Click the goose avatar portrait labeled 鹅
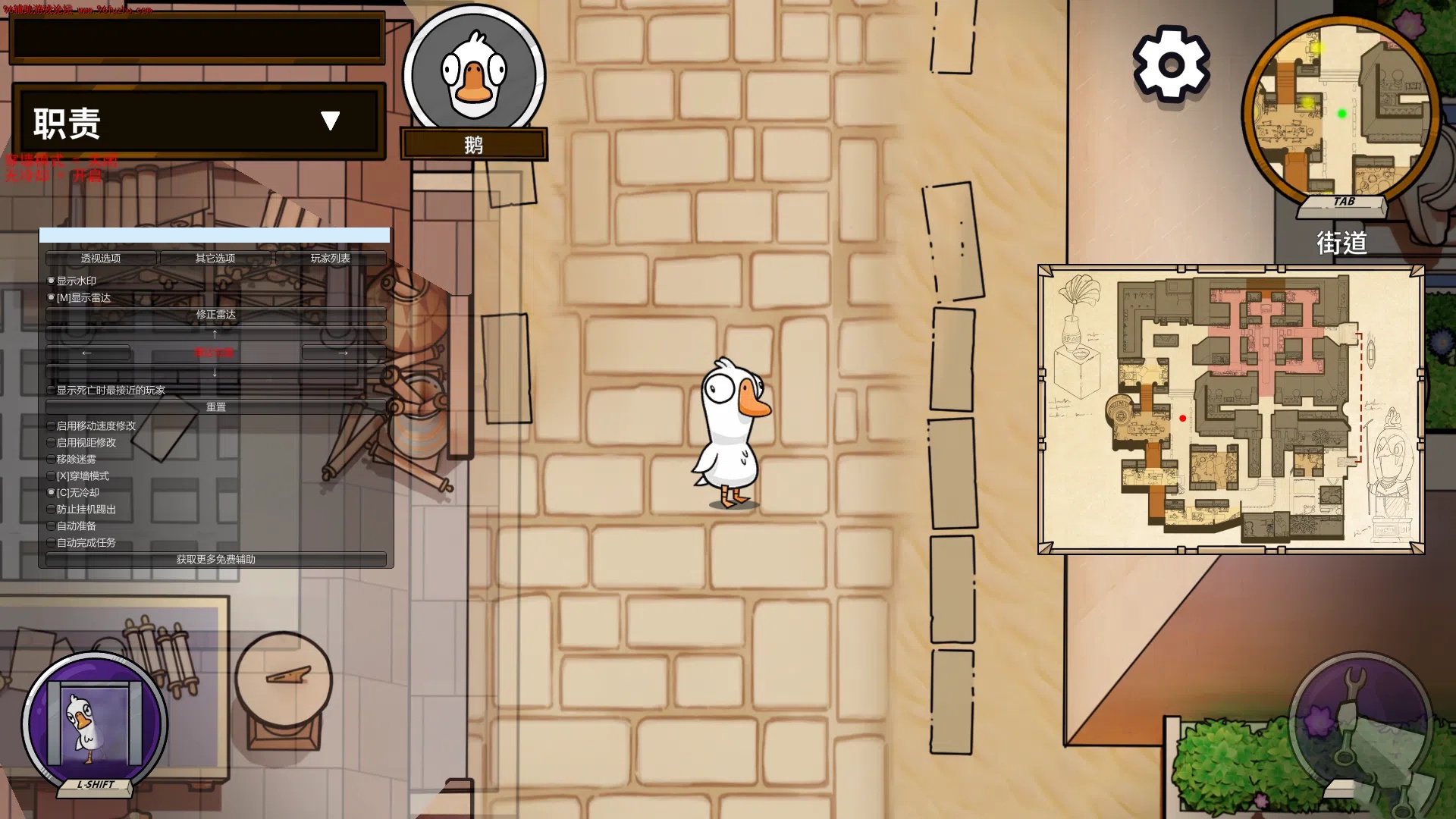1456x819 pixels. point(475,74)
